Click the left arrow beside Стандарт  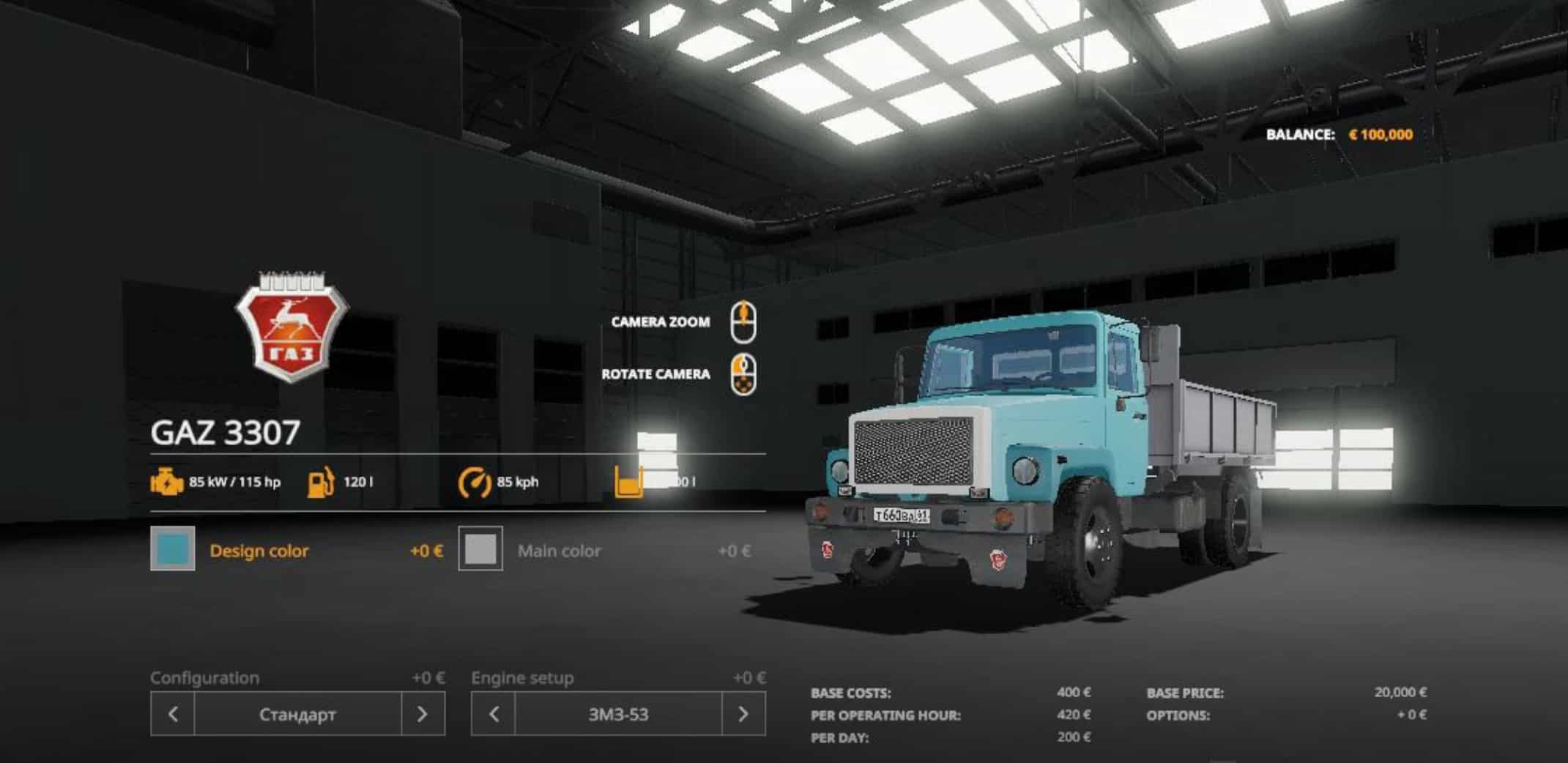(174, 714)
